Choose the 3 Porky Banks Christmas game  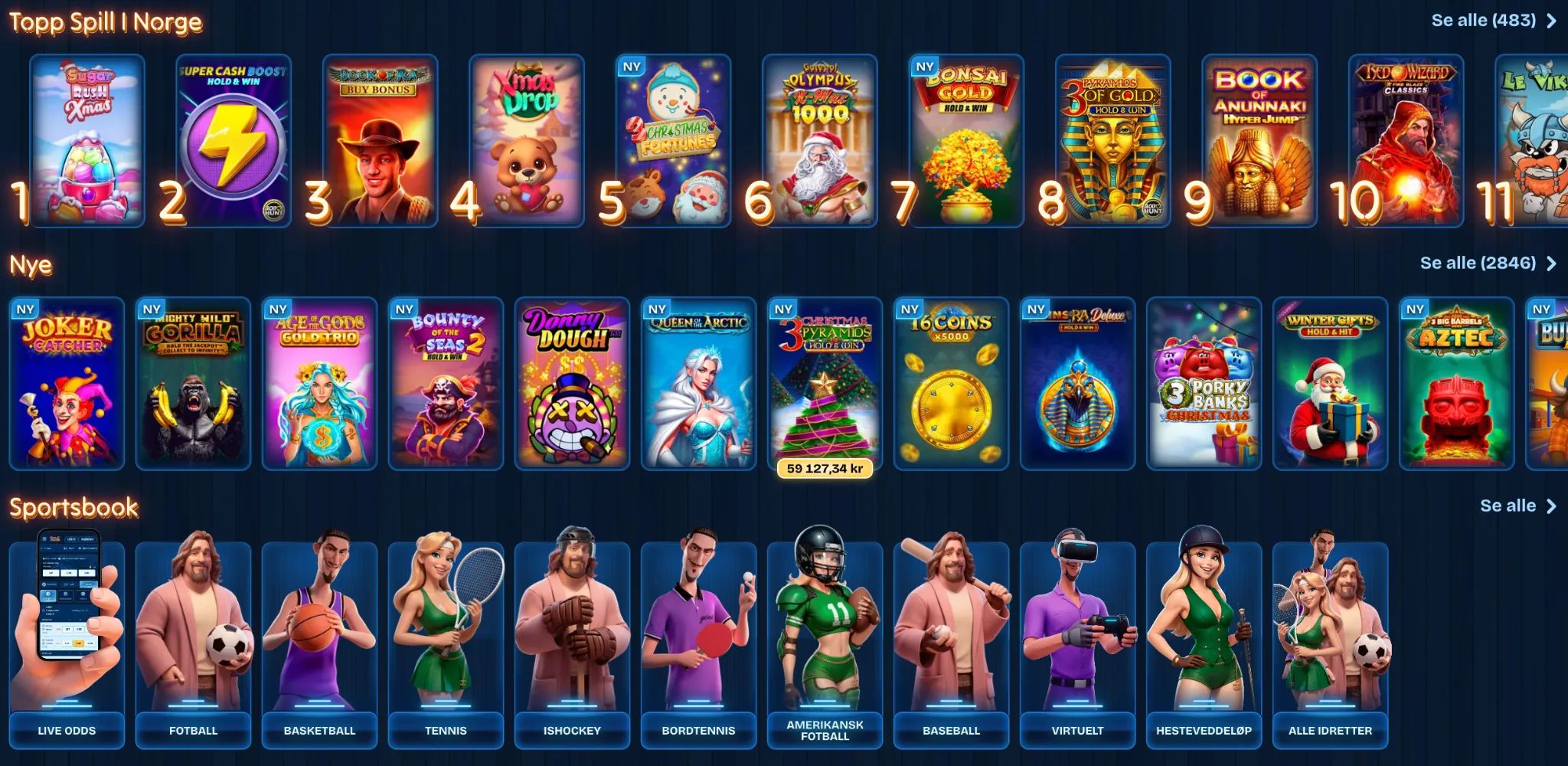click(x=1204, y=383)
